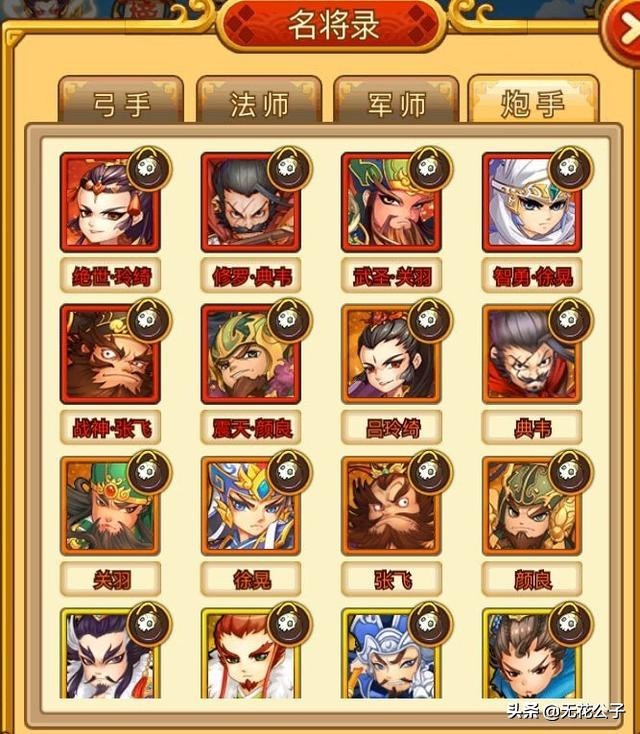The width and height of the screenshot is (640, 734).
Task: Open the 法师 tab
Action: coord(260,102)
